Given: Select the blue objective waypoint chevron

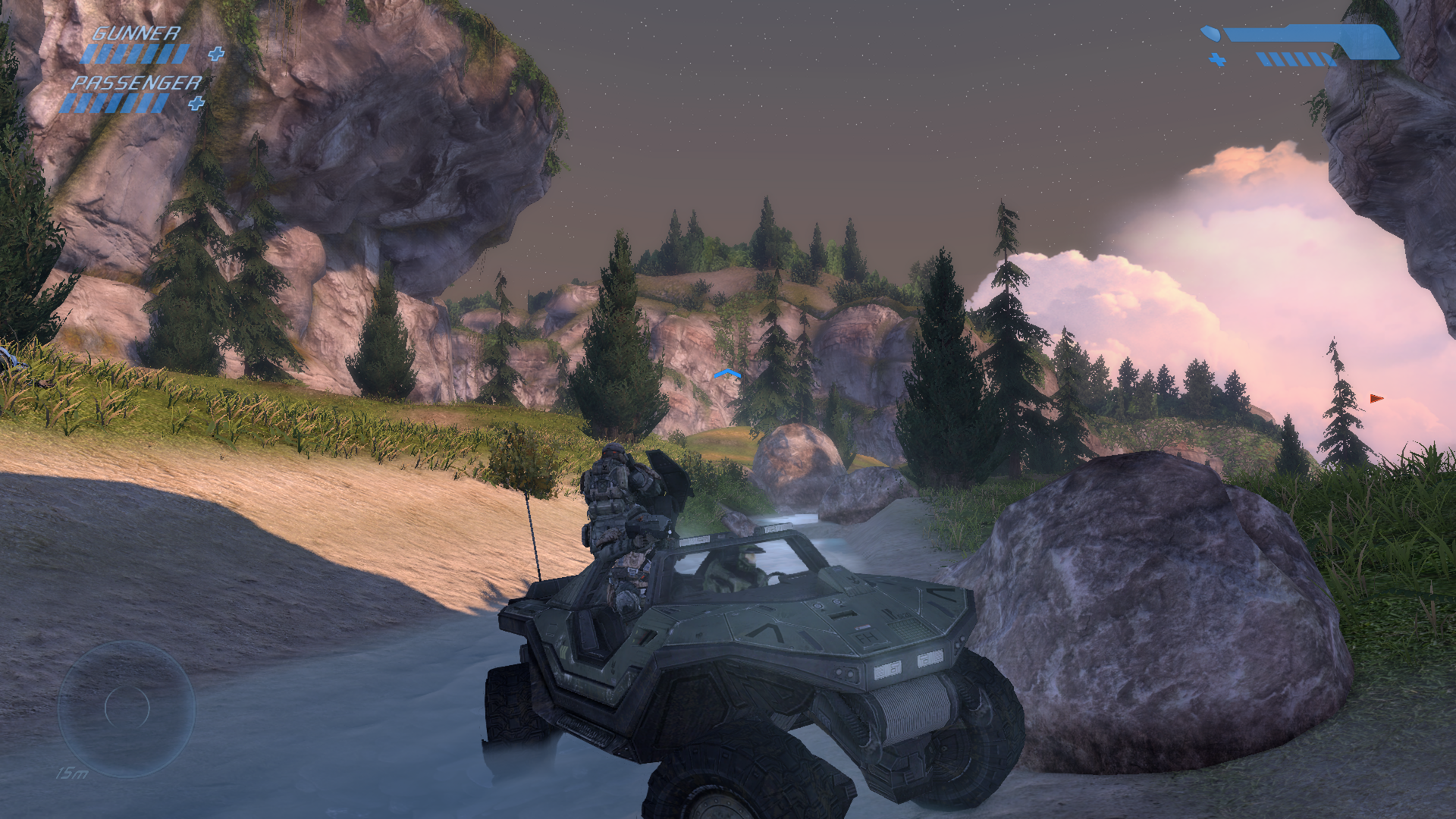Looking at the screenshot, I should click(726, 374).
